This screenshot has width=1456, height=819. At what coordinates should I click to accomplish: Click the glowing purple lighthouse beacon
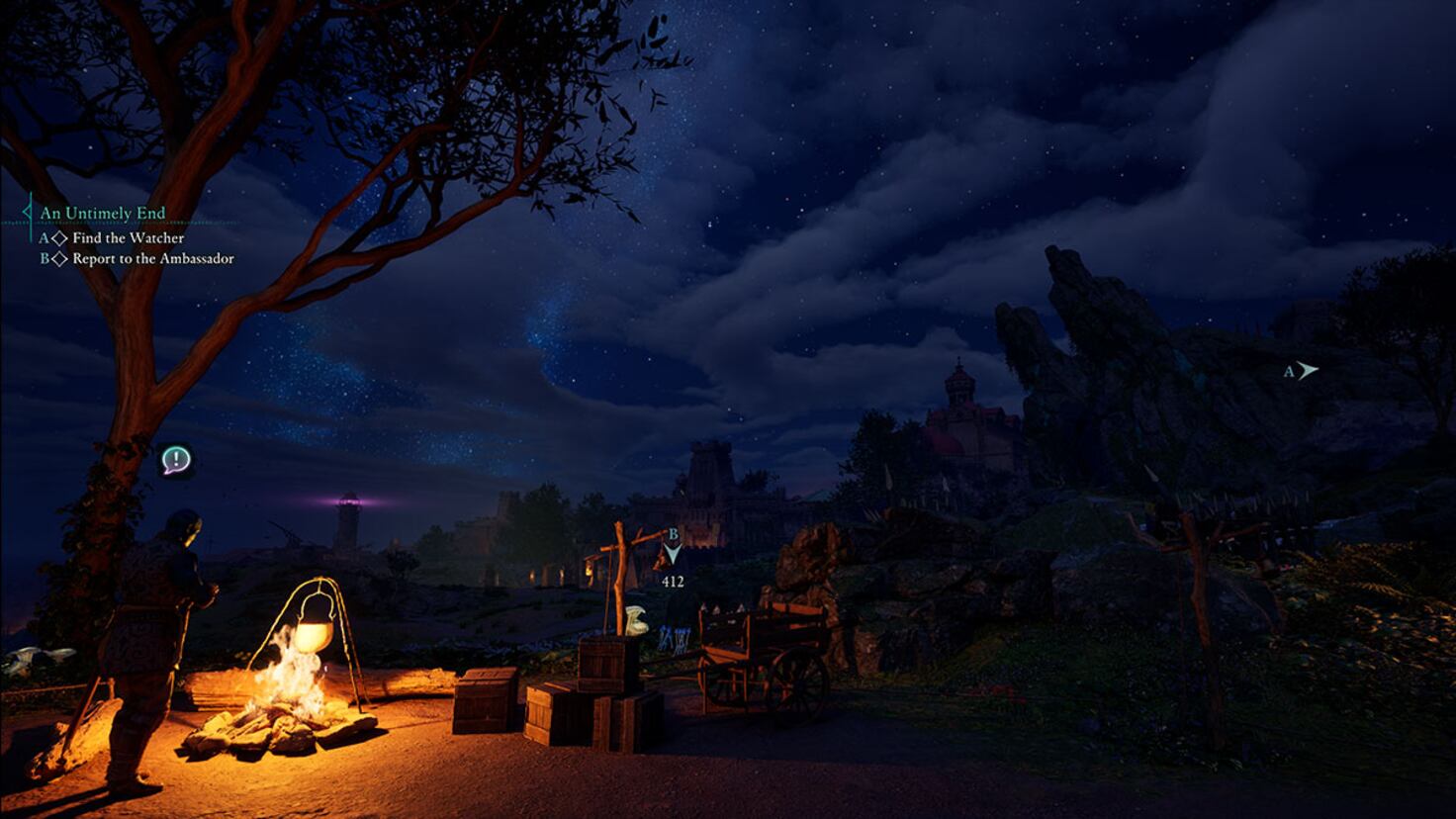[x=348, y=500]
